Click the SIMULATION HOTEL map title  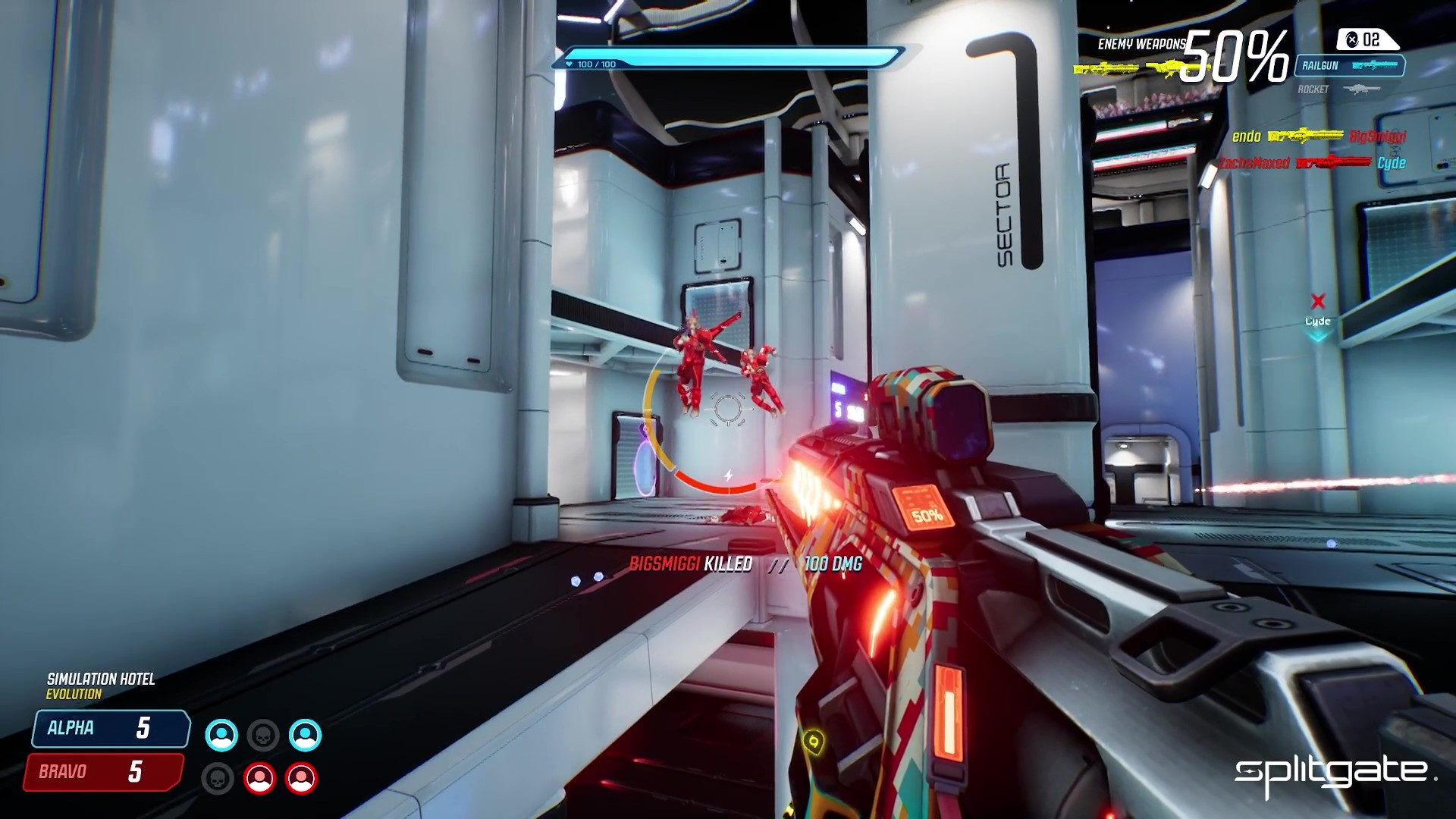point(101,678)
